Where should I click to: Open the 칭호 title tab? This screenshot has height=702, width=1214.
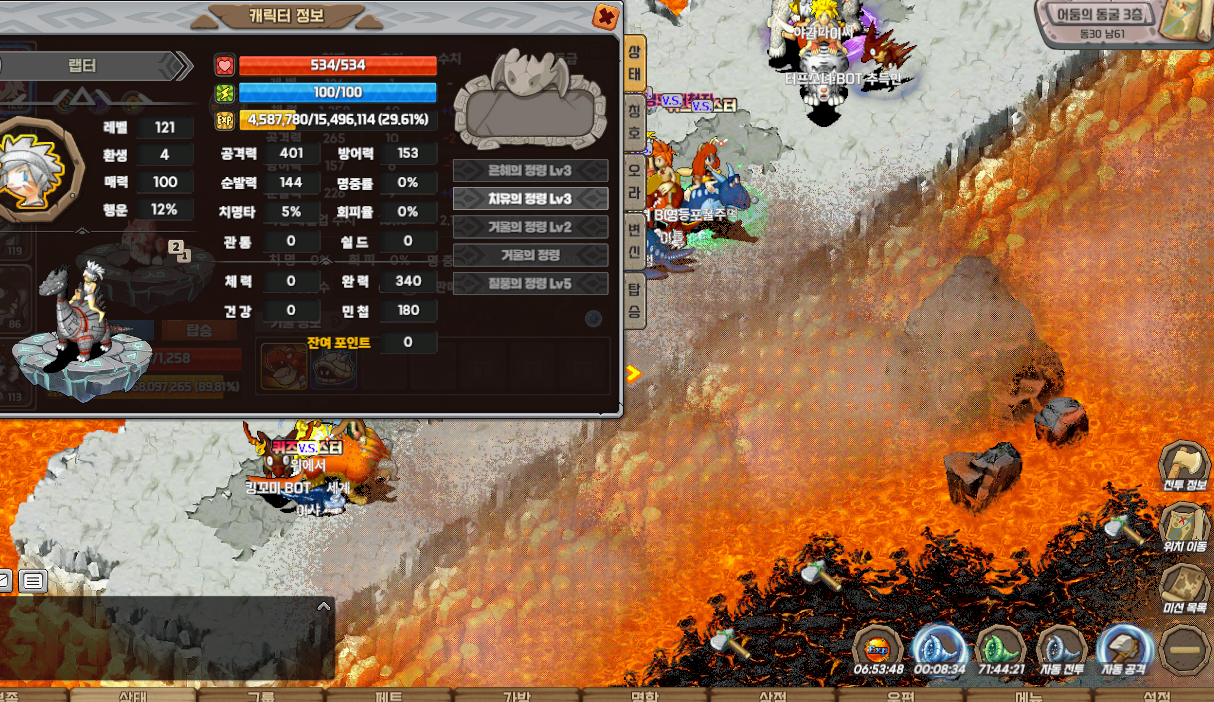click(634, 121)
